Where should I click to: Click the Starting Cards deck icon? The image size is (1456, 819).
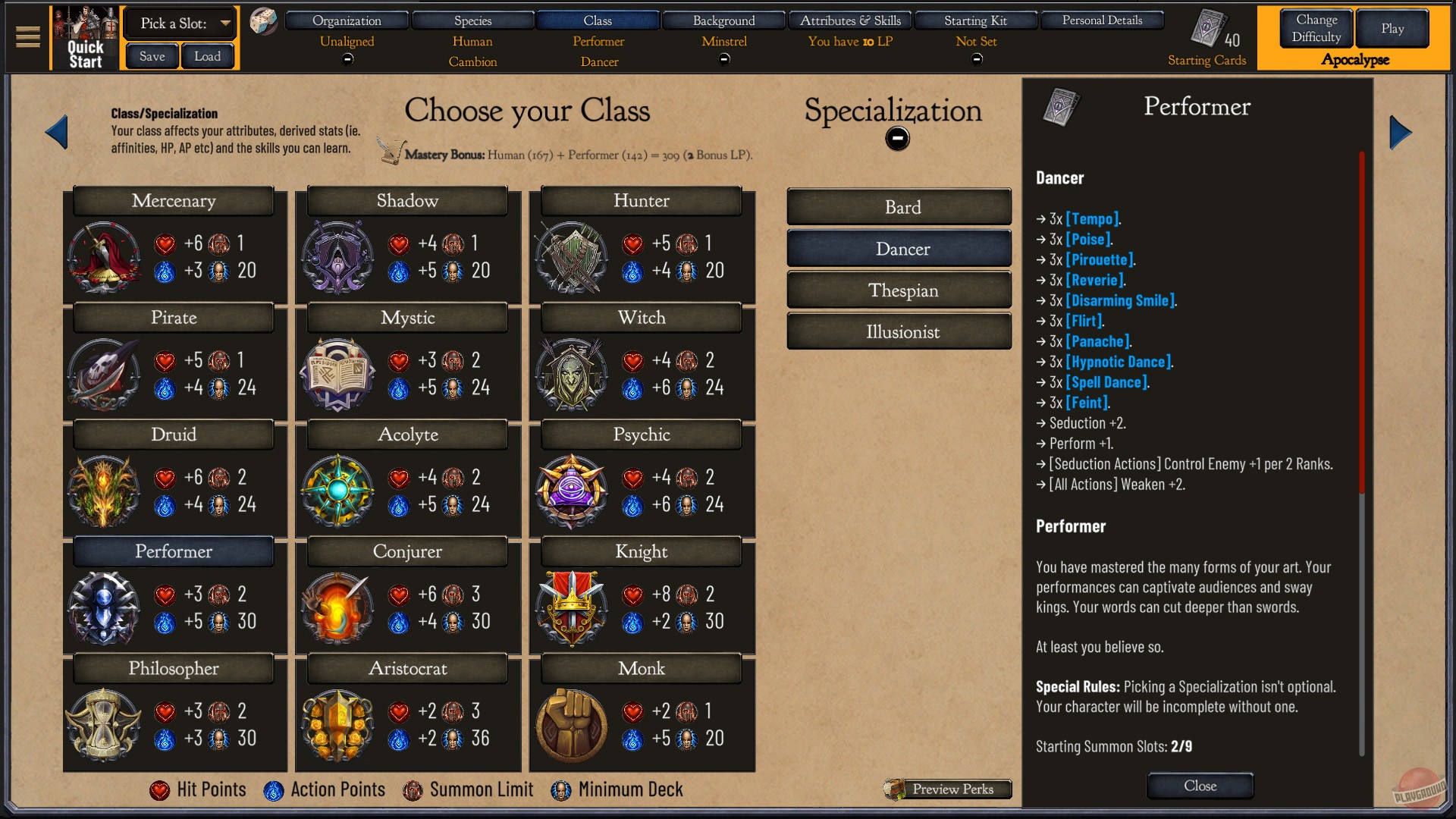coord(1210,29)
